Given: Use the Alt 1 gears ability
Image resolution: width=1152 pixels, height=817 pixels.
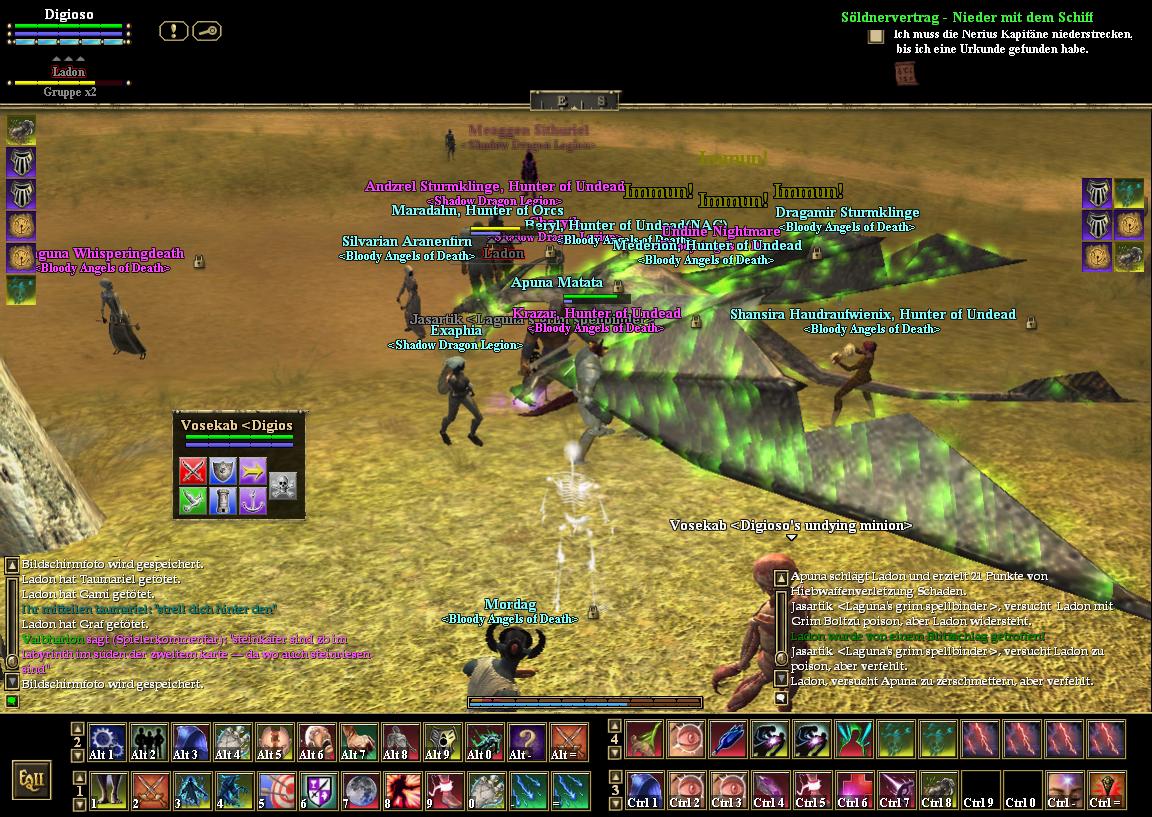Looking at the screenshot, I should (106, 742).
